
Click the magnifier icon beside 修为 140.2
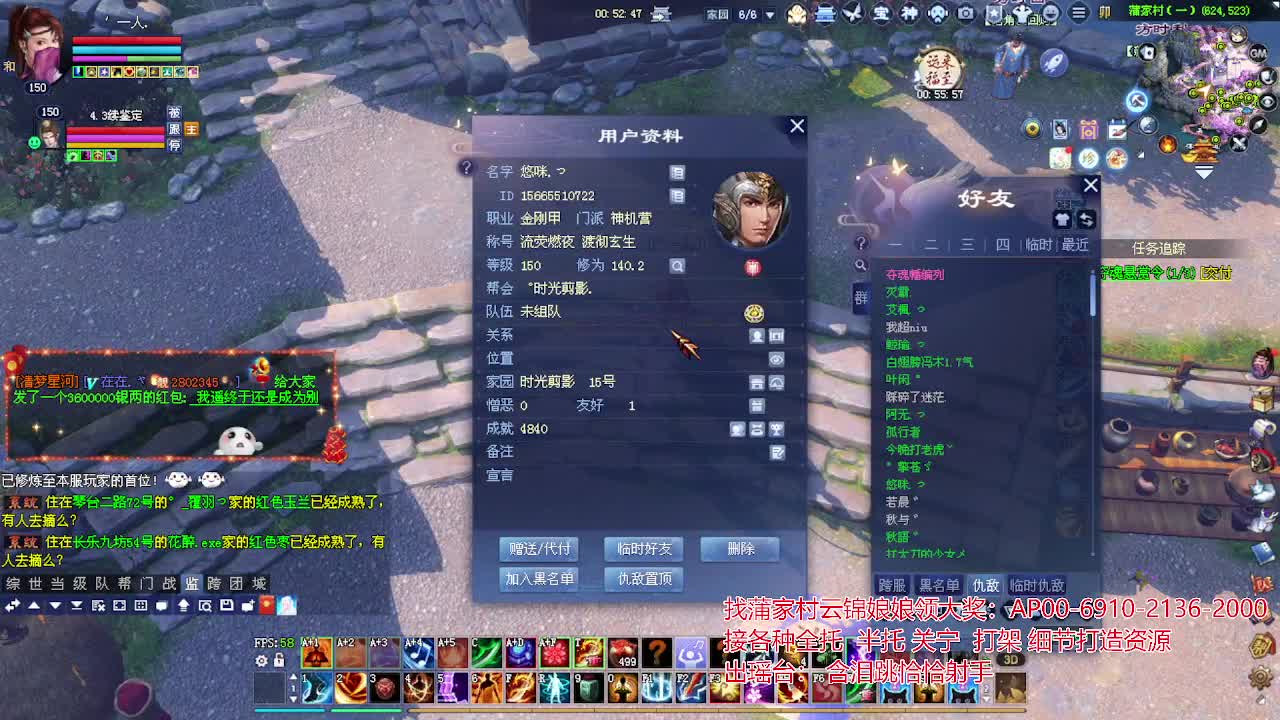point(679,266)
